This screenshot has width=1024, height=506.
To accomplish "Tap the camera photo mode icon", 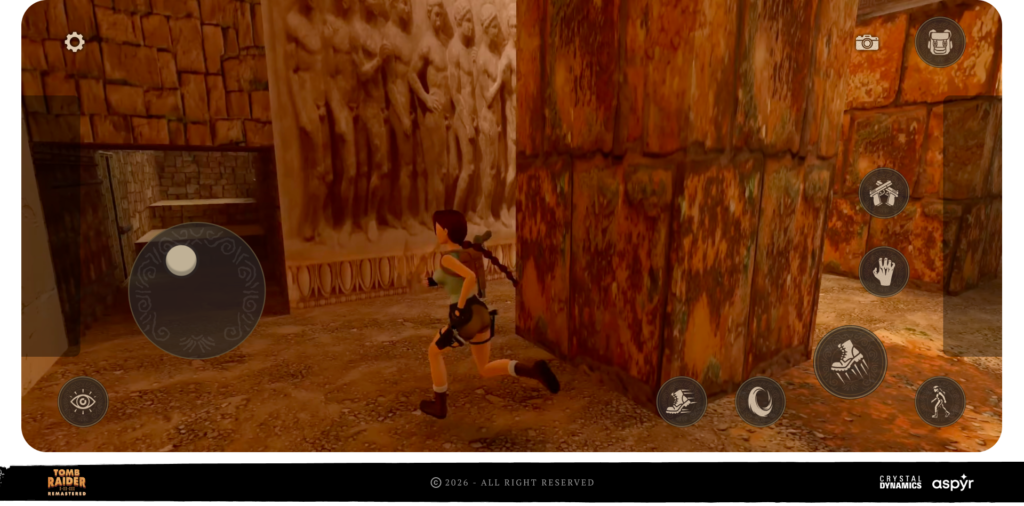I will (x=867, y=43).
